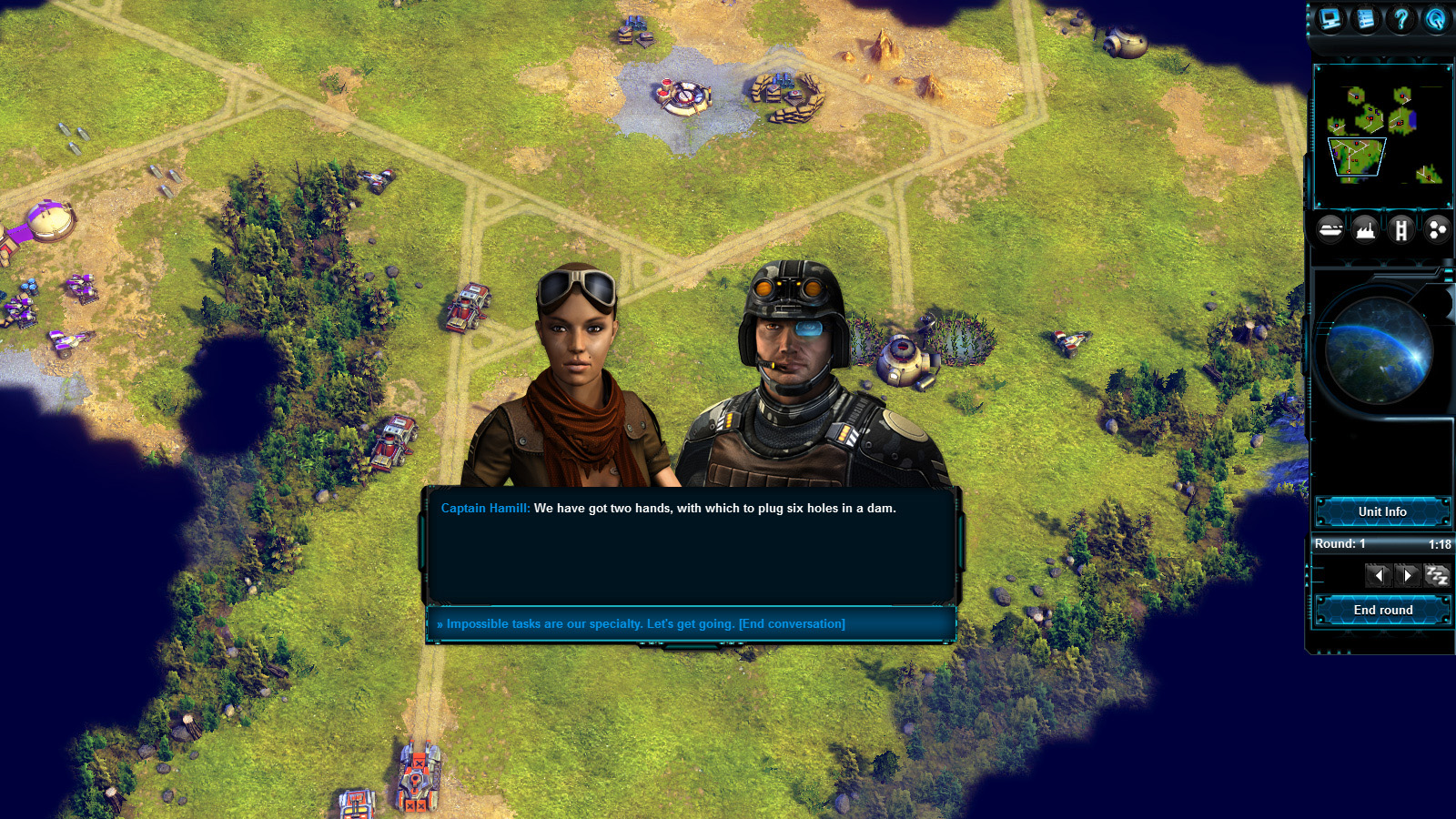Viewport: 1456px width, 819px height.
Task: Select the factory/buildings filter icon
Action: (x=1367, y=229)
